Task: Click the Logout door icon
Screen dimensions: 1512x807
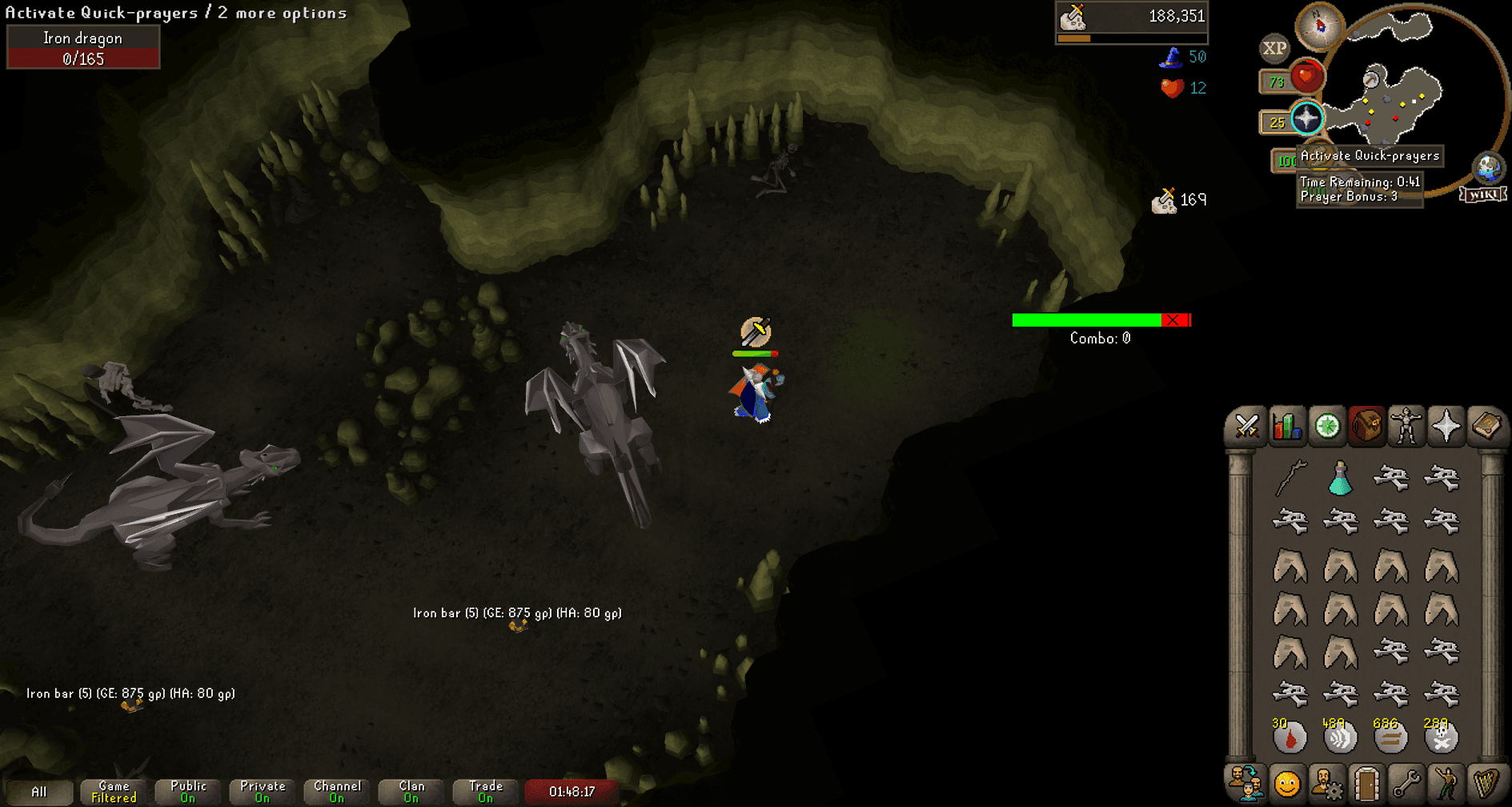Action: [x=1369, y=783]
